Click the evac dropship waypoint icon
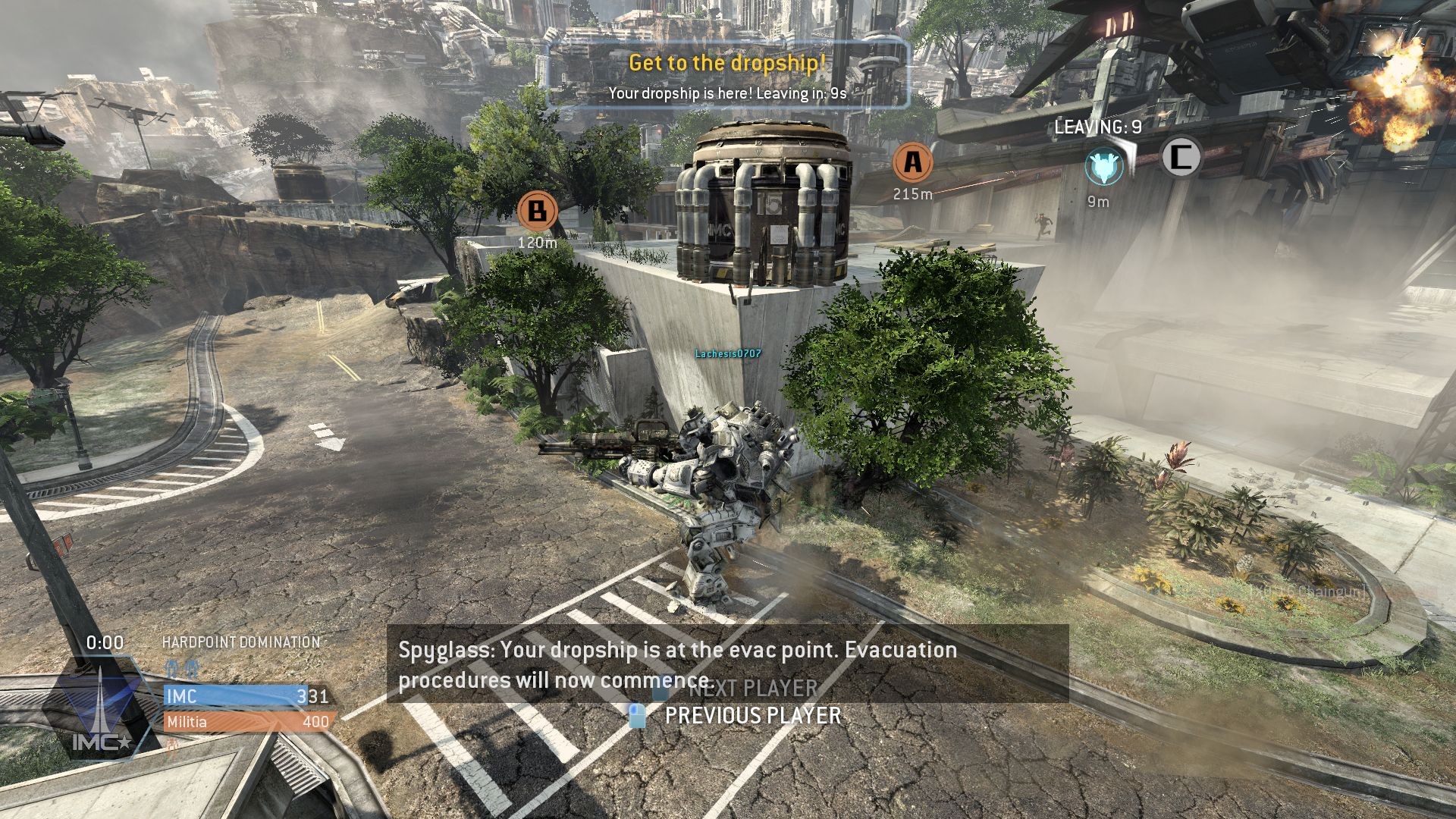Viewport: 1456px width, 819px height. (x=1103, y=167)
